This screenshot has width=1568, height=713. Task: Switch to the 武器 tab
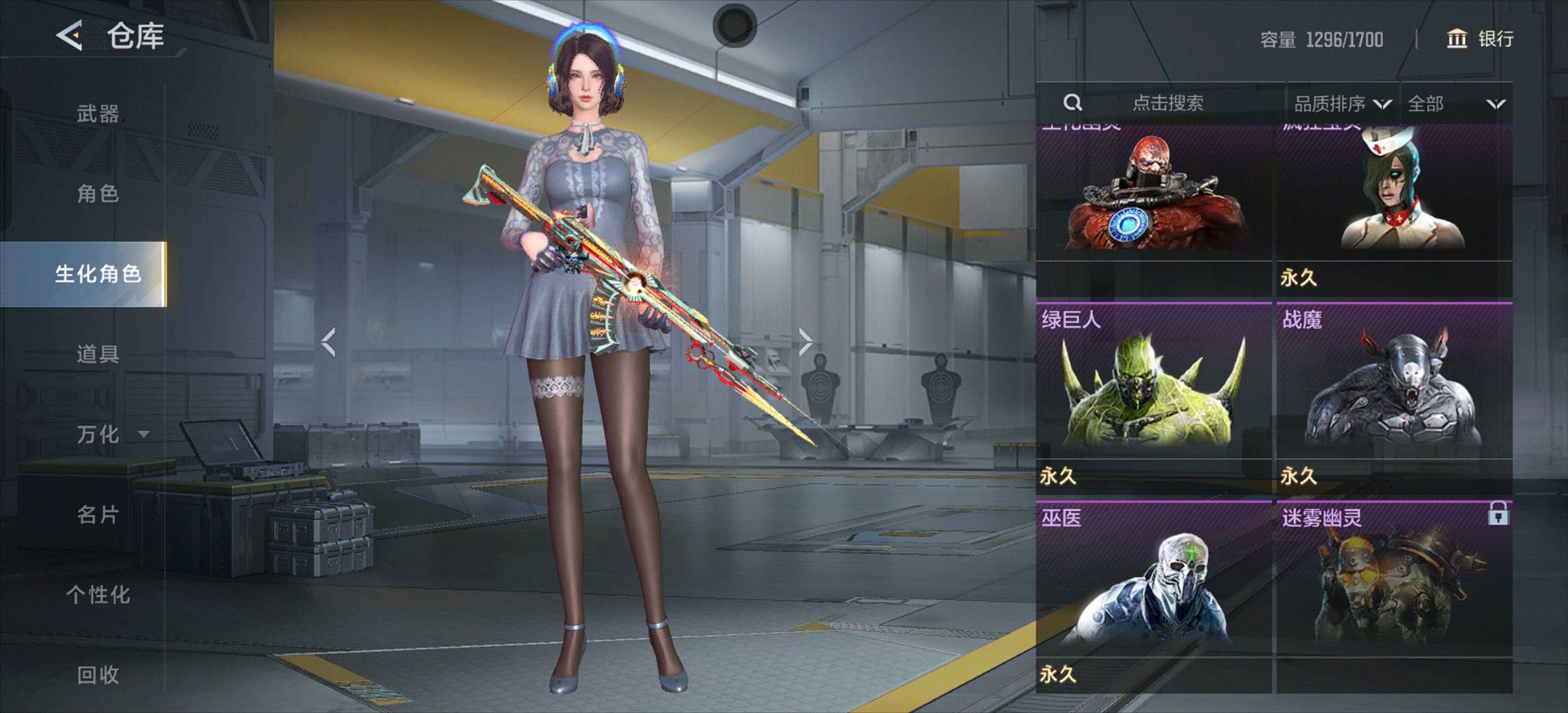coord(98,114)
